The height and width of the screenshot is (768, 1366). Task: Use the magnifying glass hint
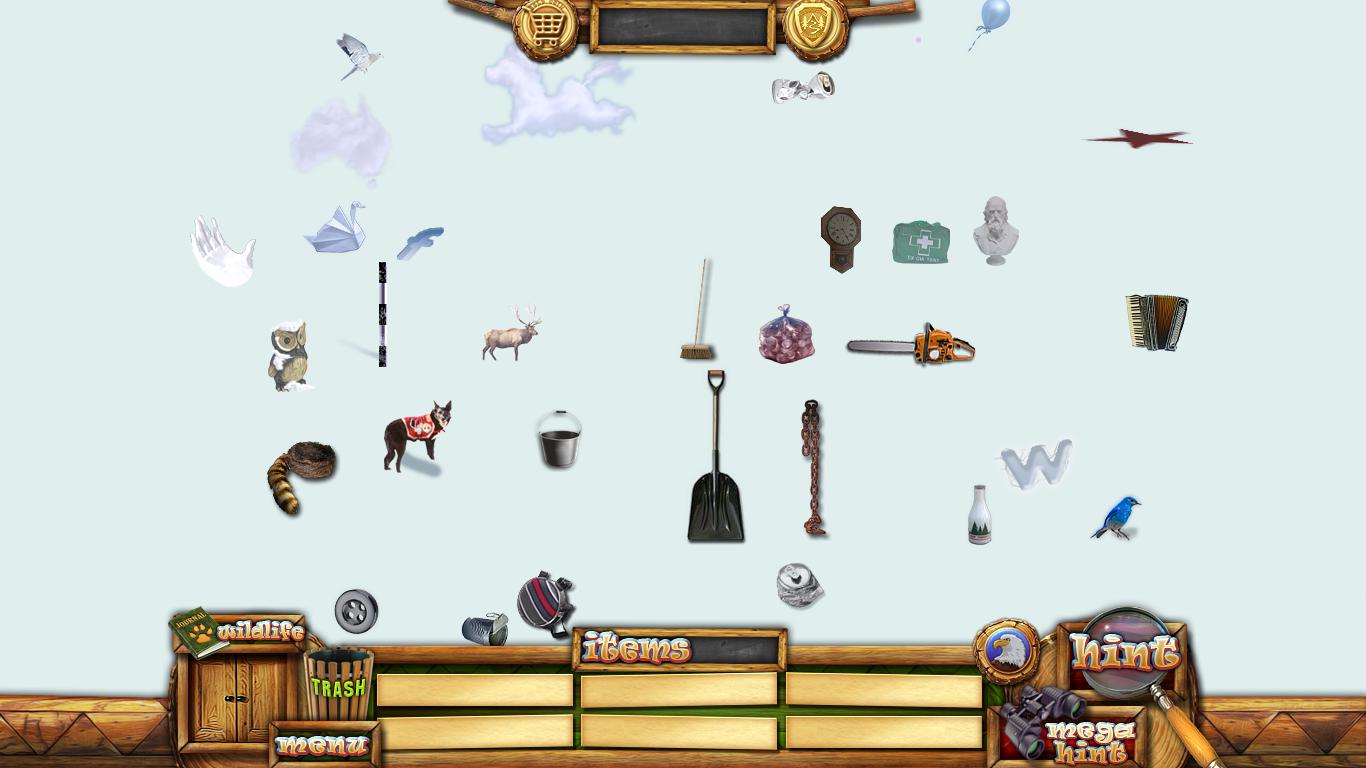pyautogui.click(x=1126, y=650)
